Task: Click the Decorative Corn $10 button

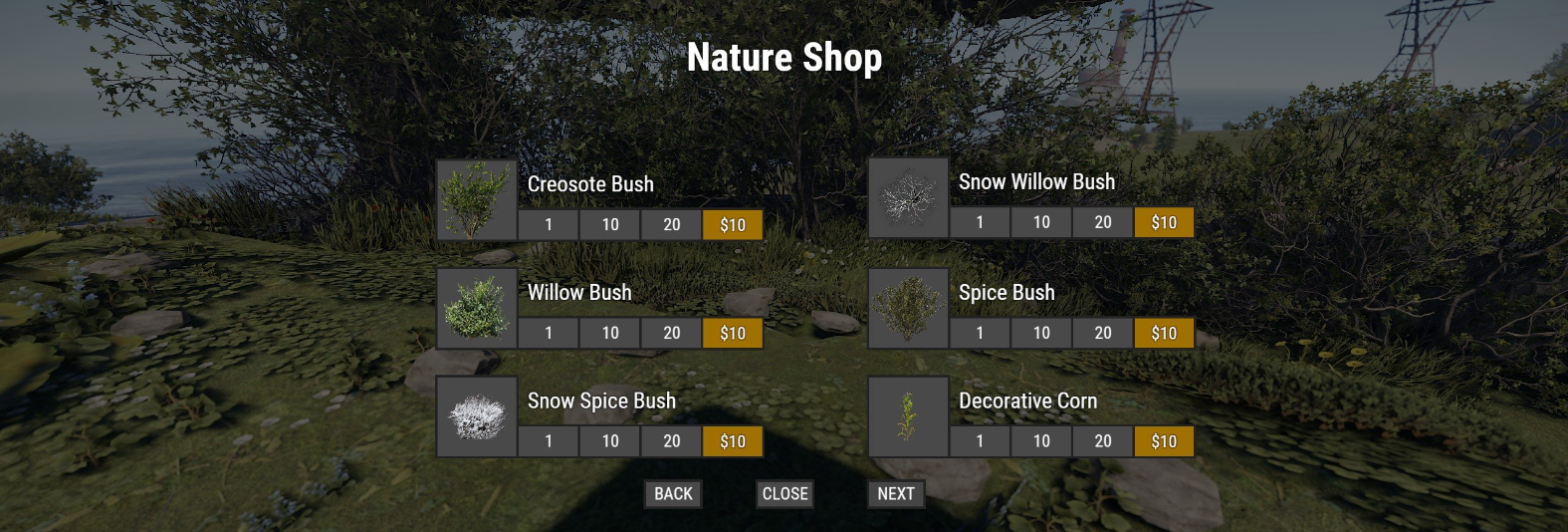Action: point(1164,441)
